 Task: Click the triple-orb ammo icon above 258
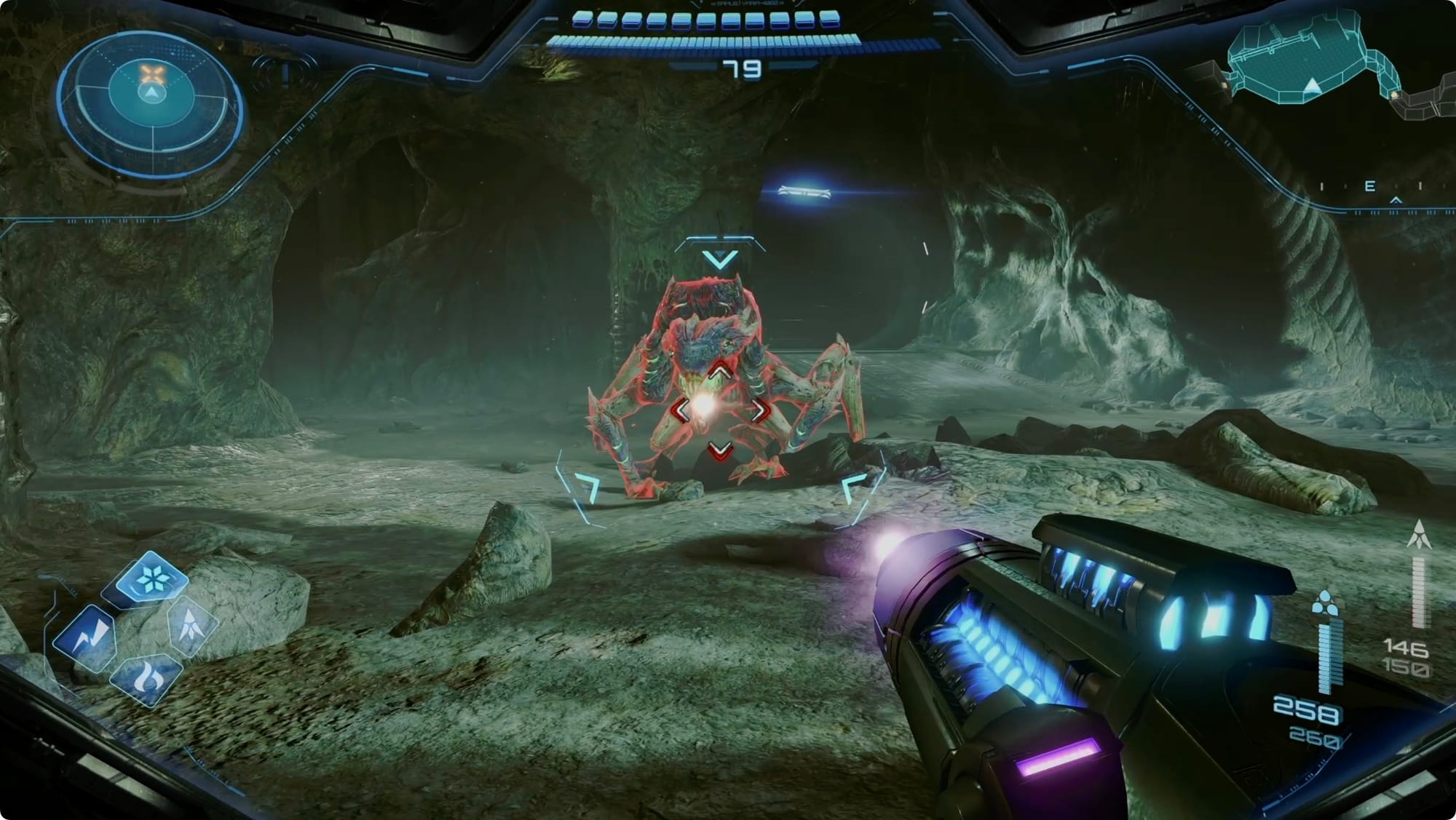[1325, 603]
